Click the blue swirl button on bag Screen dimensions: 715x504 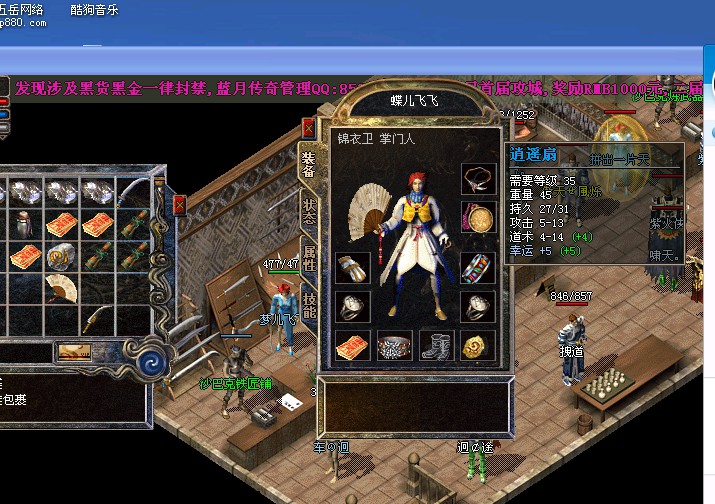click(x=155, y=360)
